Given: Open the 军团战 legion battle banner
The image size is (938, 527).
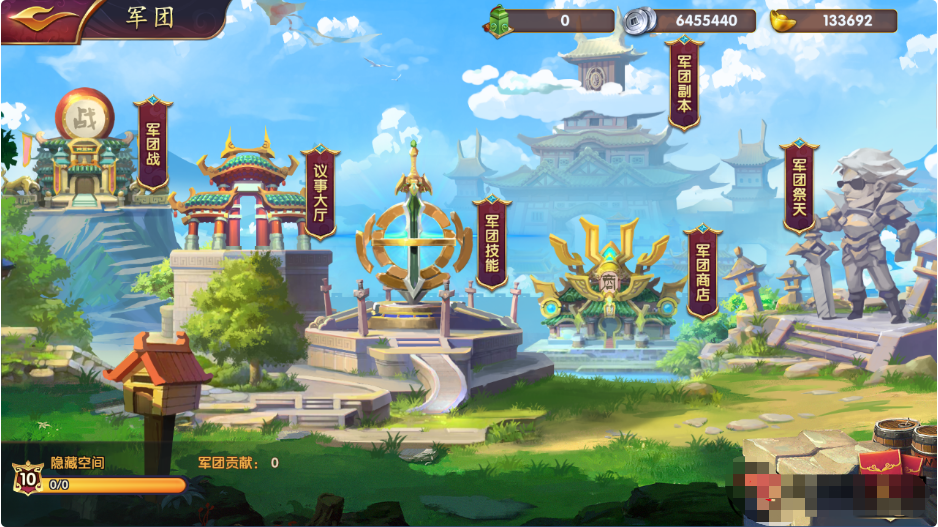Looking at the screenshot, I should [x=153, y=143].
